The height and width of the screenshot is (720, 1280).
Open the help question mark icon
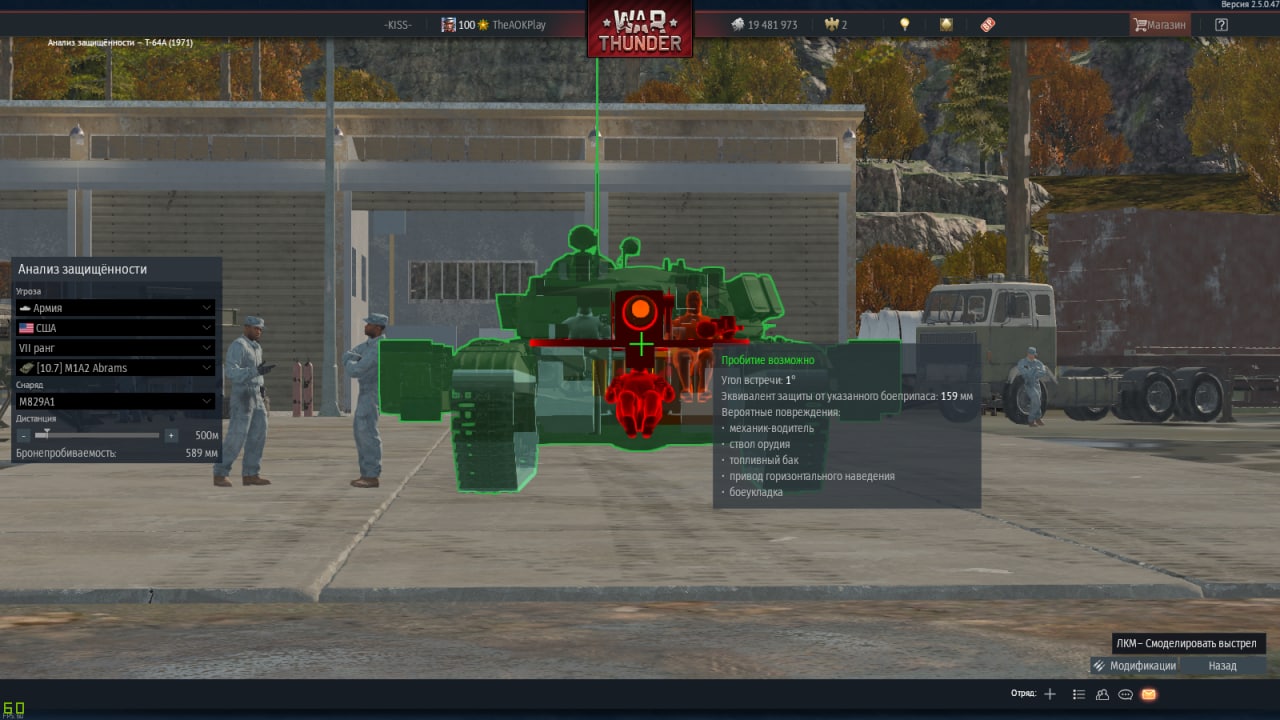pyautogui.click(x=1221, y=25)
